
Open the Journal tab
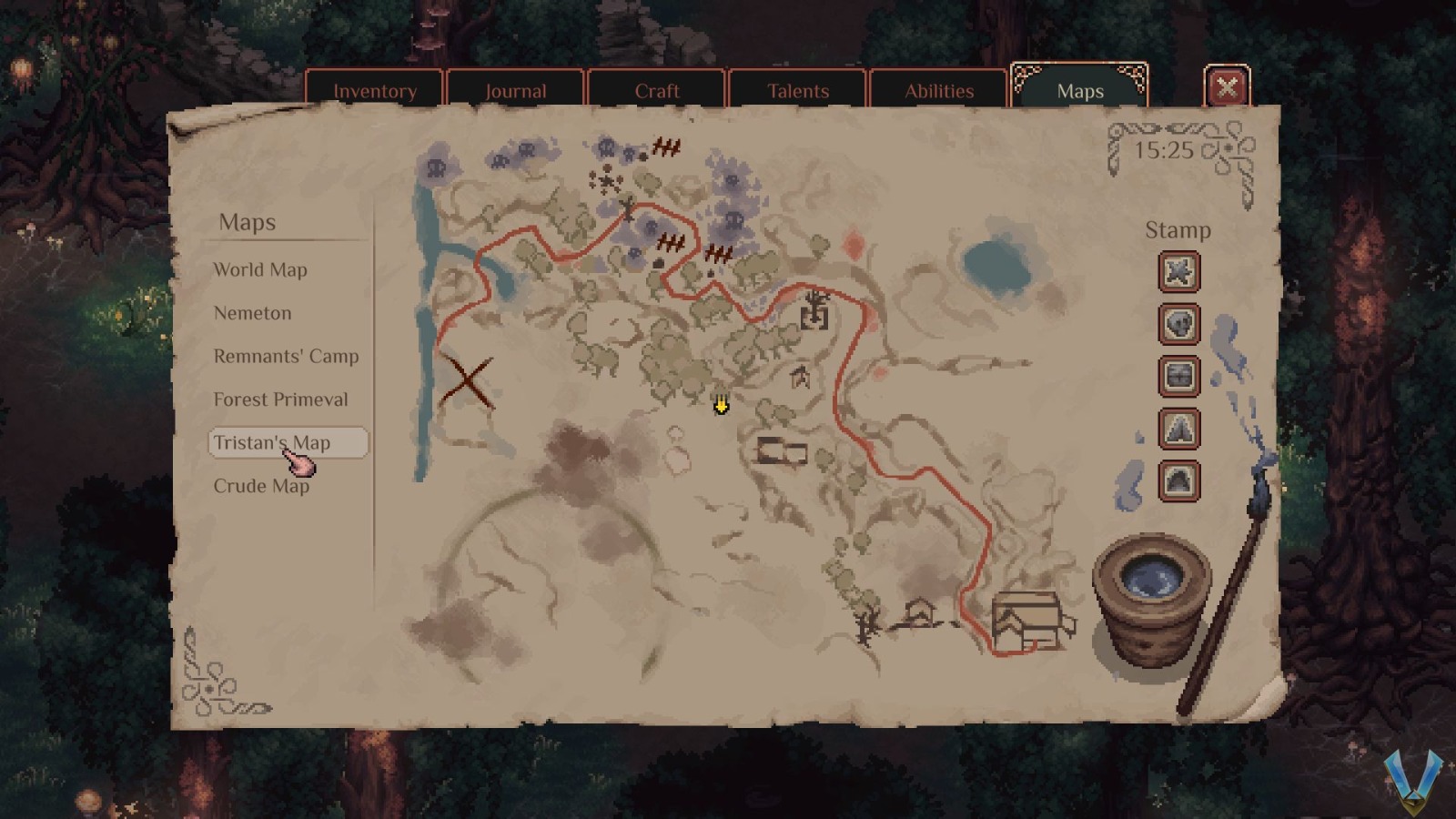coord(516,91)
